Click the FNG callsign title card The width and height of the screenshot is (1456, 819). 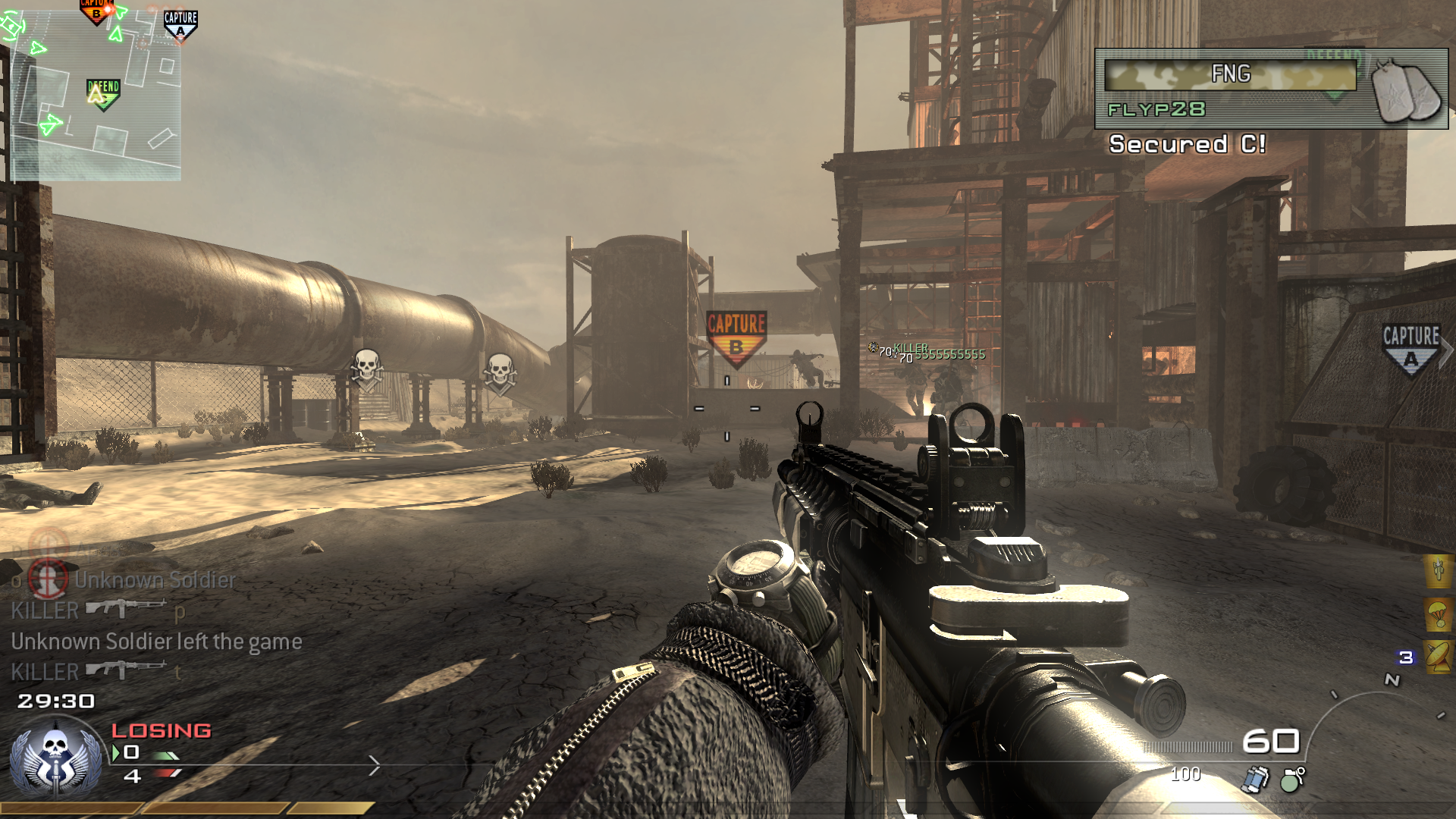tap(1230, 74)
